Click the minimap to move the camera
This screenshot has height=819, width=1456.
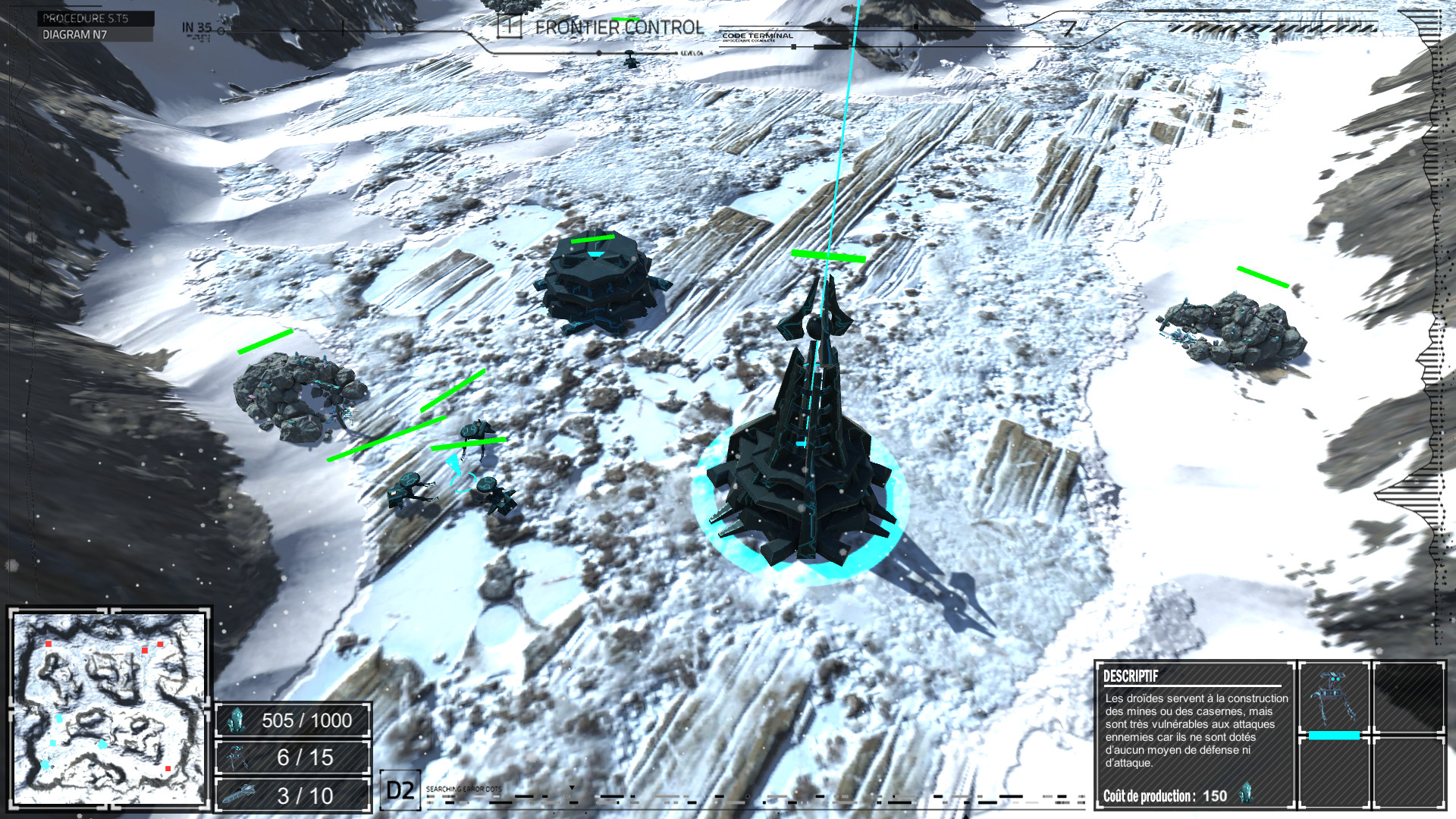tap(109, 708)
